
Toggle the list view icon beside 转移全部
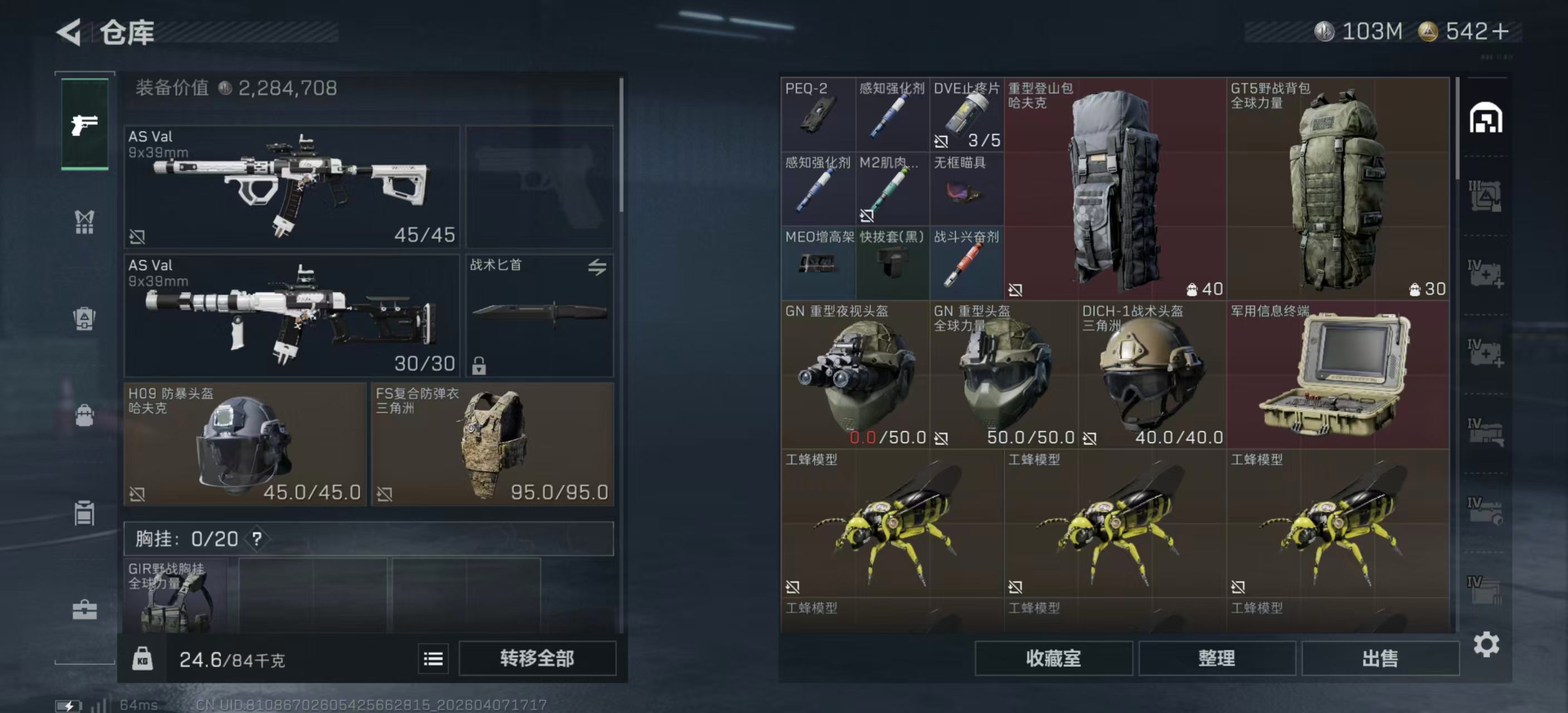pyautogui.click(x=433, y=658)
